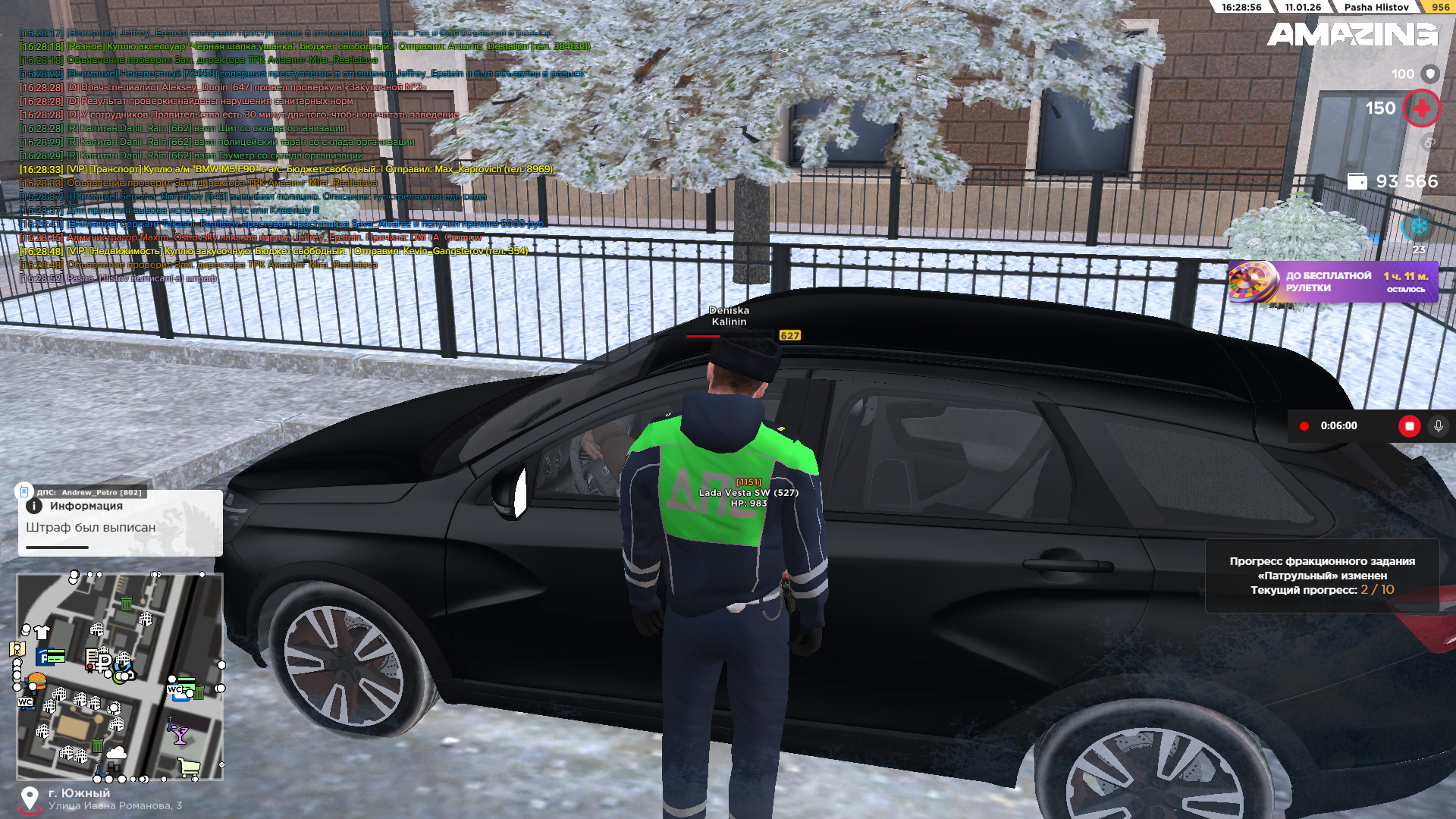Select the shopping cart marker on minimap

pos(189,767)
